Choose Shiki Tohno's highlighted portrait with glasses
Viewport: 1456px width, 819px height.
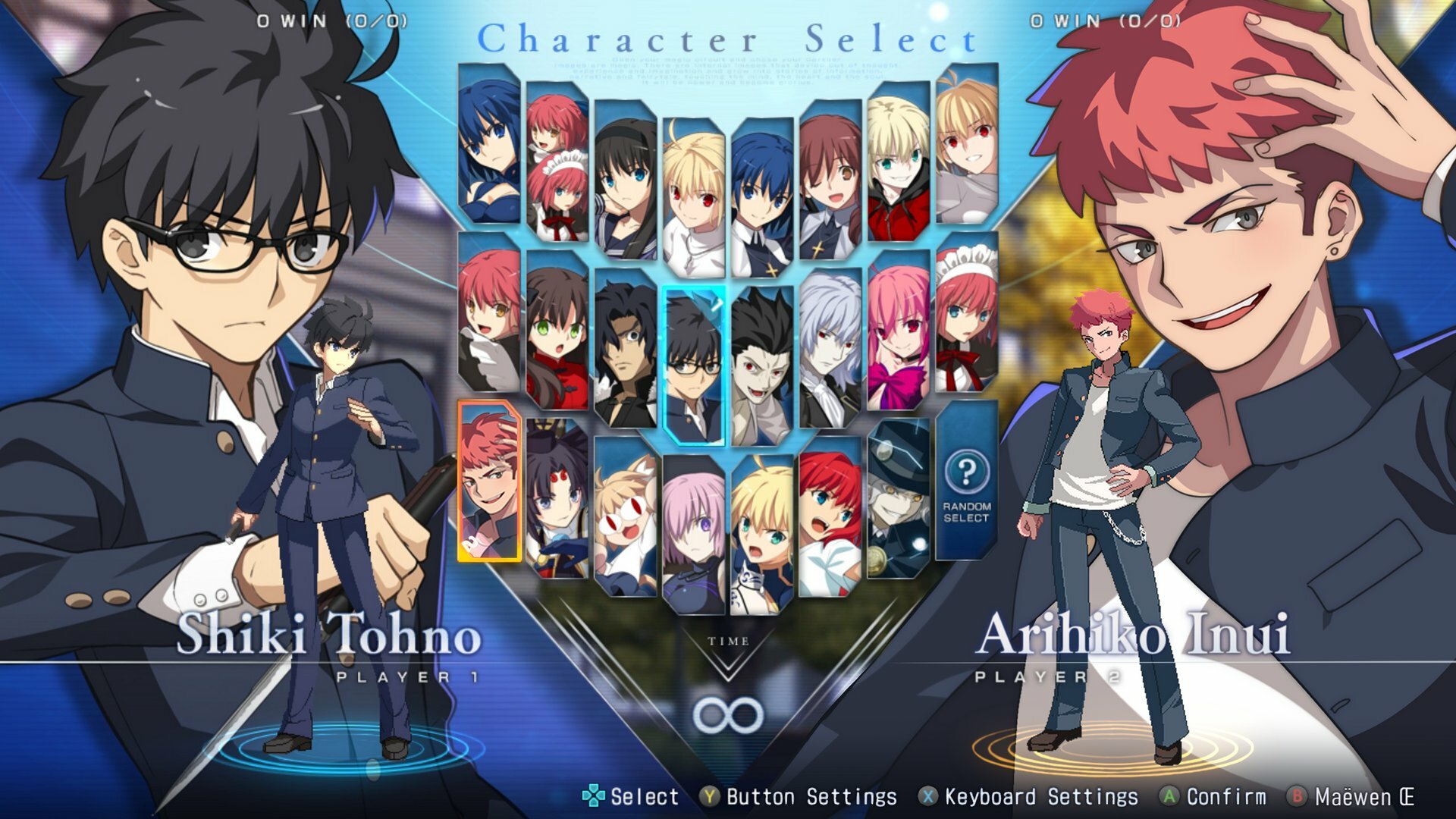tap(693, 366)
